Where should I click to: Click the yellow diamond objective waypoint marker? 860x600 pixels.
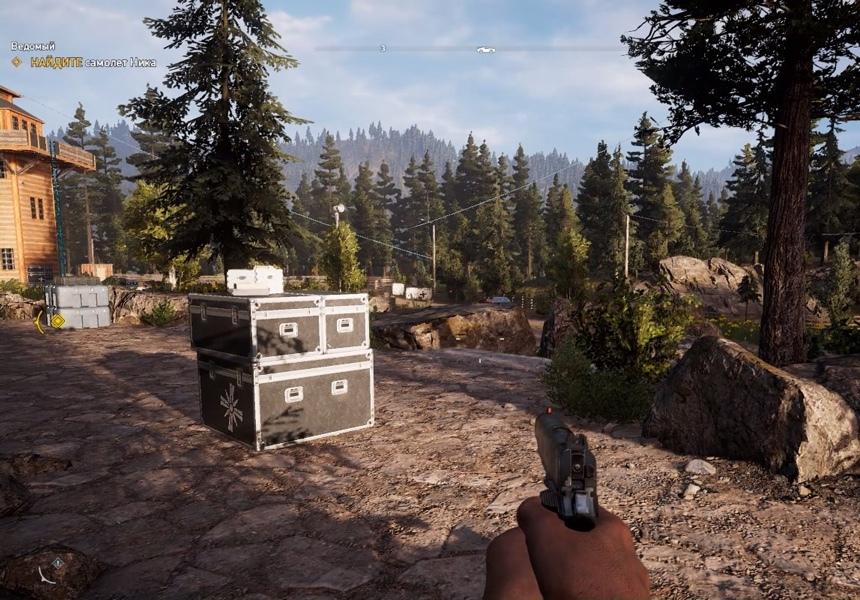pos(57,321)
